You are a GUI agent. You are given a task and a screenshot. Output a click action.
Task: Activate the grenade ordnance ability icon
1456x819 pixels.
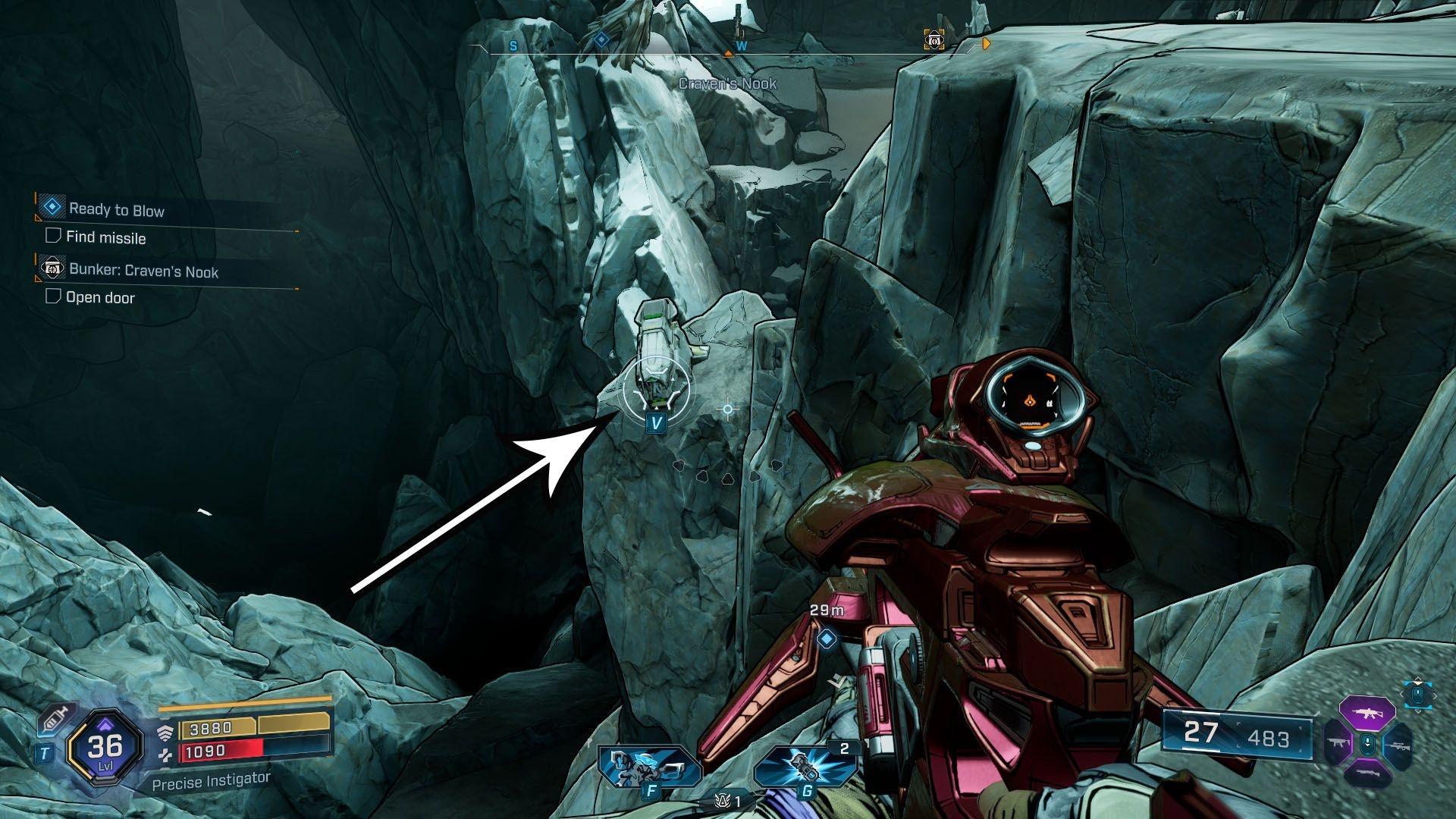805,764
